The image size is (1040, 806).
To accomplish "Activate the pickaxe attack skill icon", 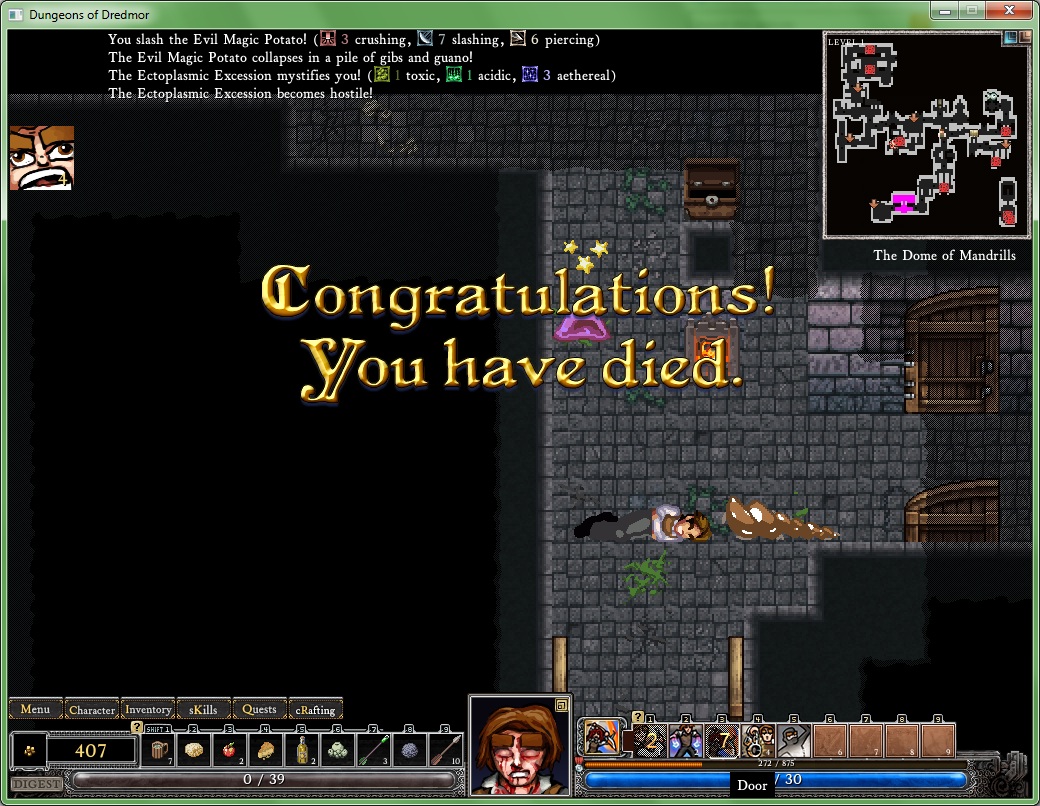I will [x=600, y=741].
